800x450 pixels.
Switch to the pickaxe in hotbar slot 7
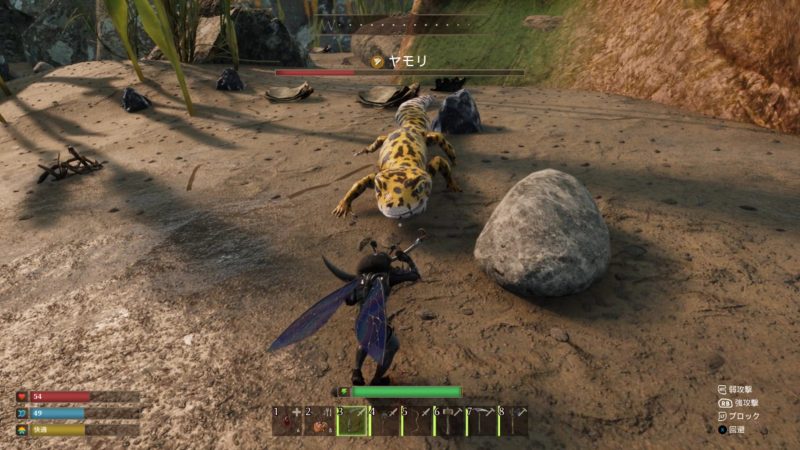point(481,421)
